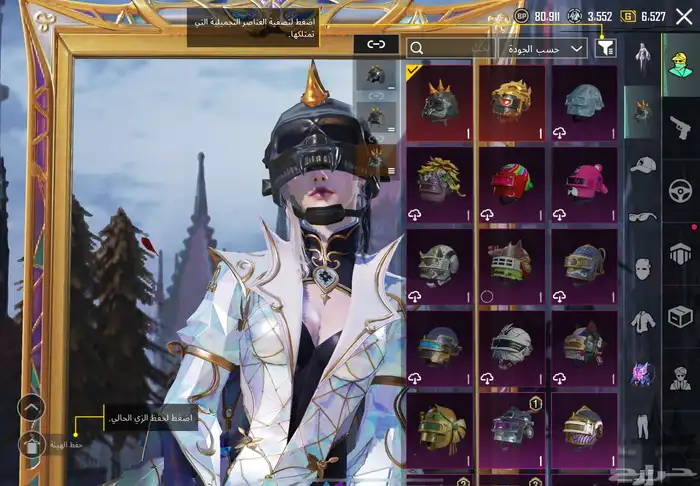Open the steering wheel vehicles tab
Image resolution: width=700 pixels, height=486 pixels.
click(x=681, y=190)
